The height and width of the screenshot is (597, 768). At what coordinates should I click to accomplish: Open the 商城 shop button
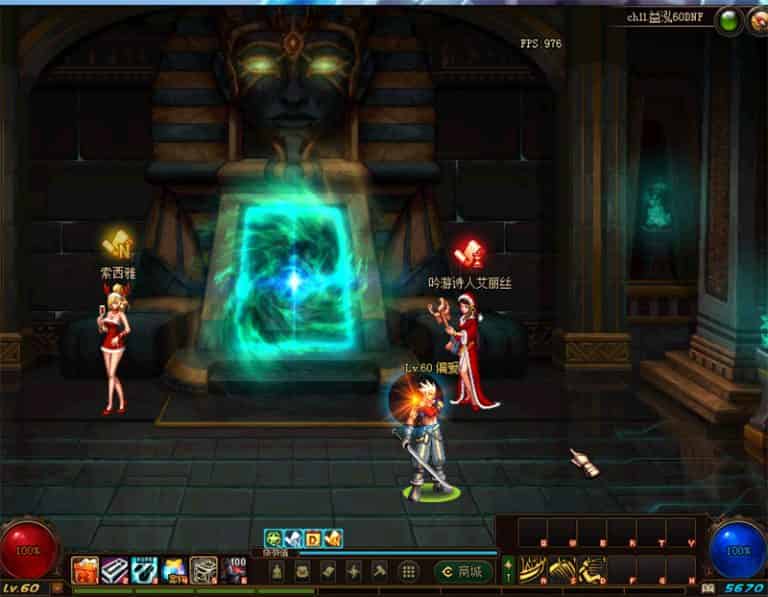tap(465, 572)
